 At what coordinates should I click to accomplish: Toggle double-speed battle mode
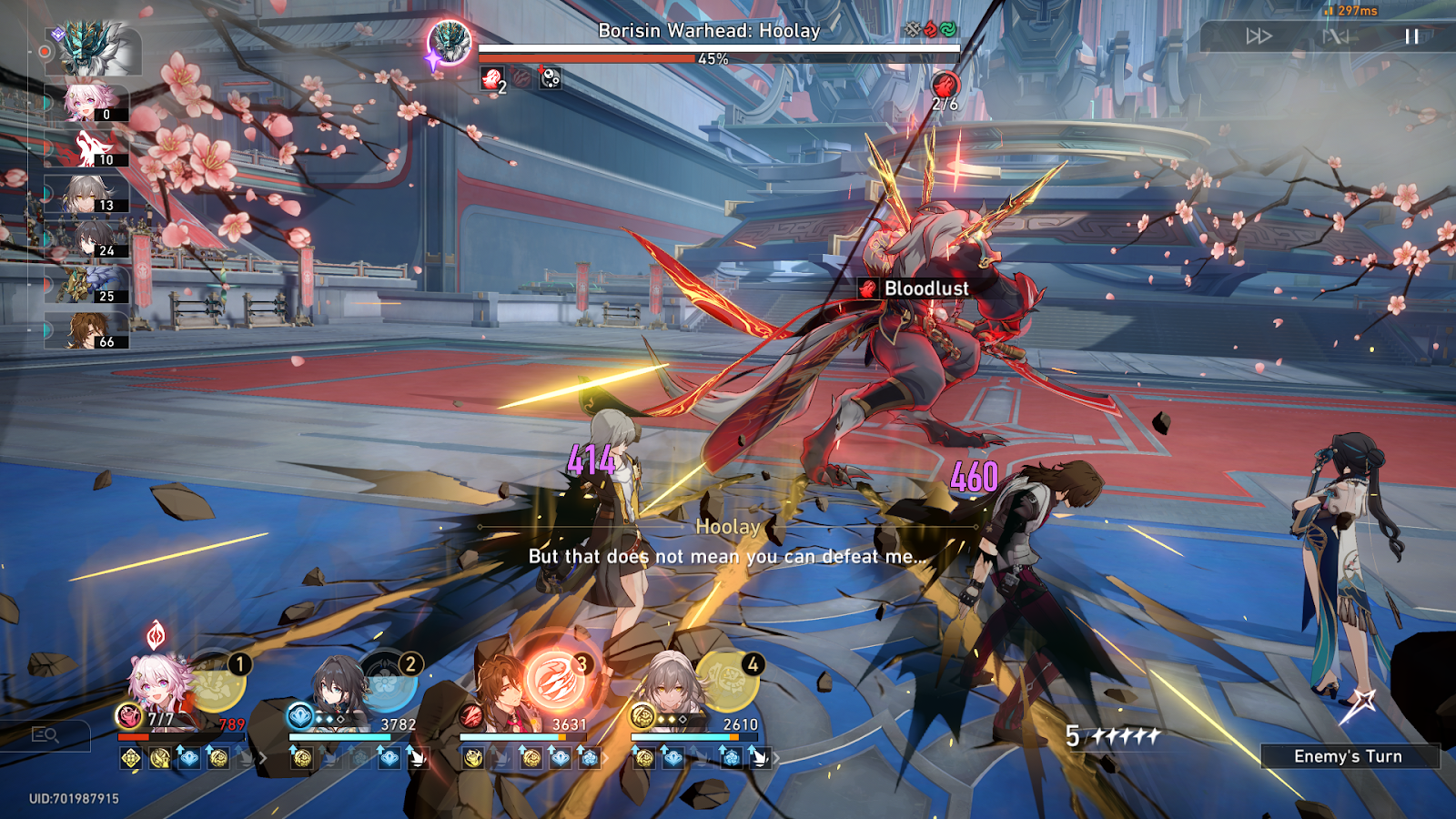1259,36
